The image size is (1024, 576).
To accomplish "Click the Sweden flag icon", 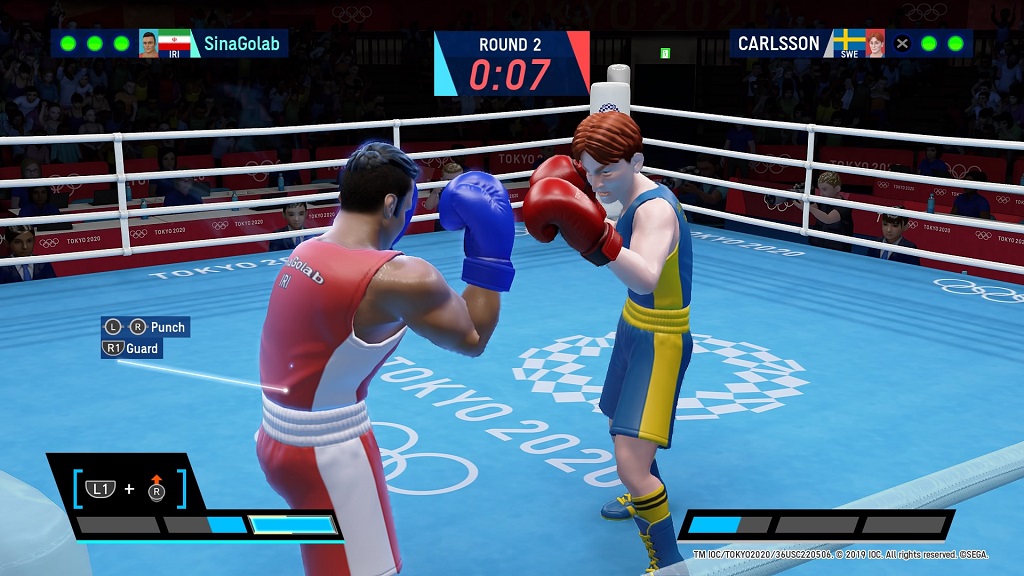I will (849, 41).
